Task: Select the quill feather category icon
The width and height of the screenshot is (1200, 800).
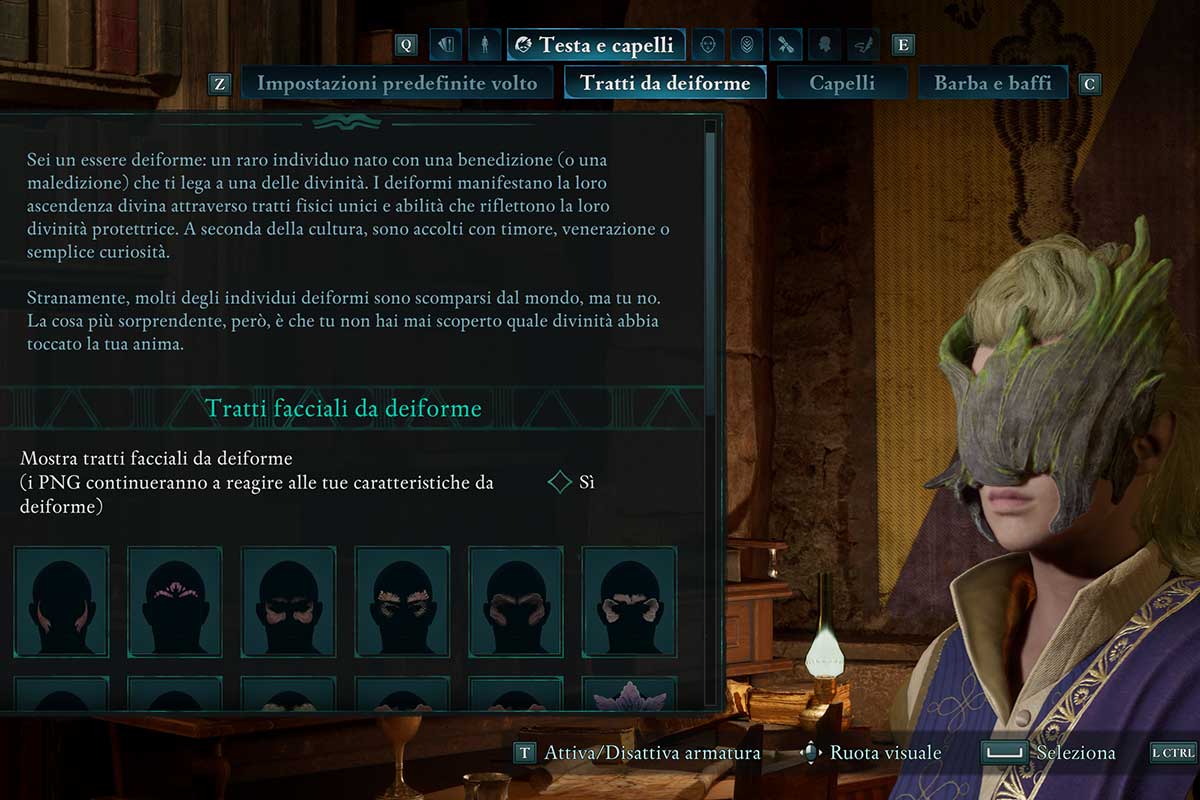Action: coord(863,45)
